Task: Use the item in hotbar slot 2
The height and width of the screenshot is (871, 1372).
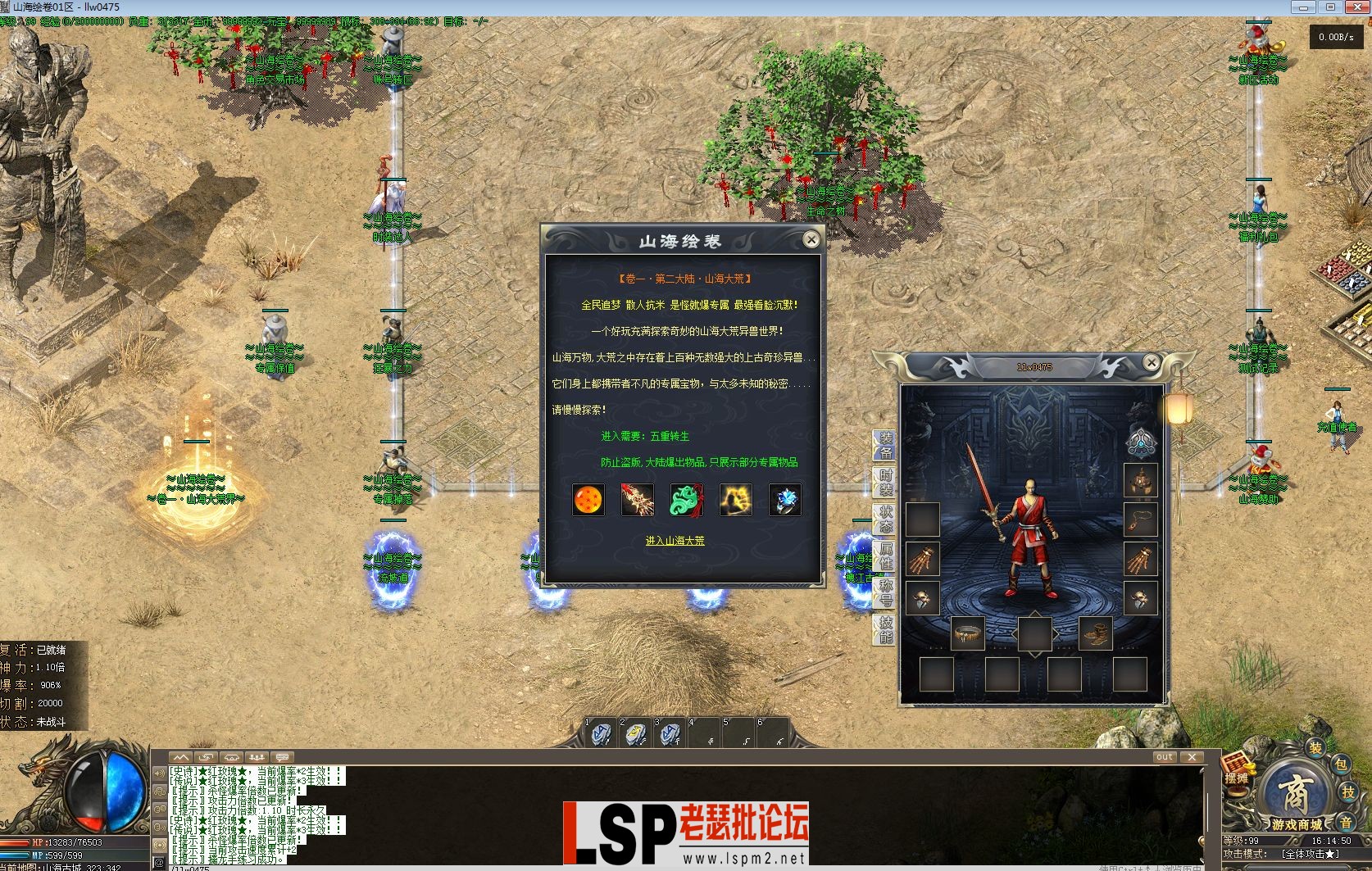Action: tap(636, 733)
